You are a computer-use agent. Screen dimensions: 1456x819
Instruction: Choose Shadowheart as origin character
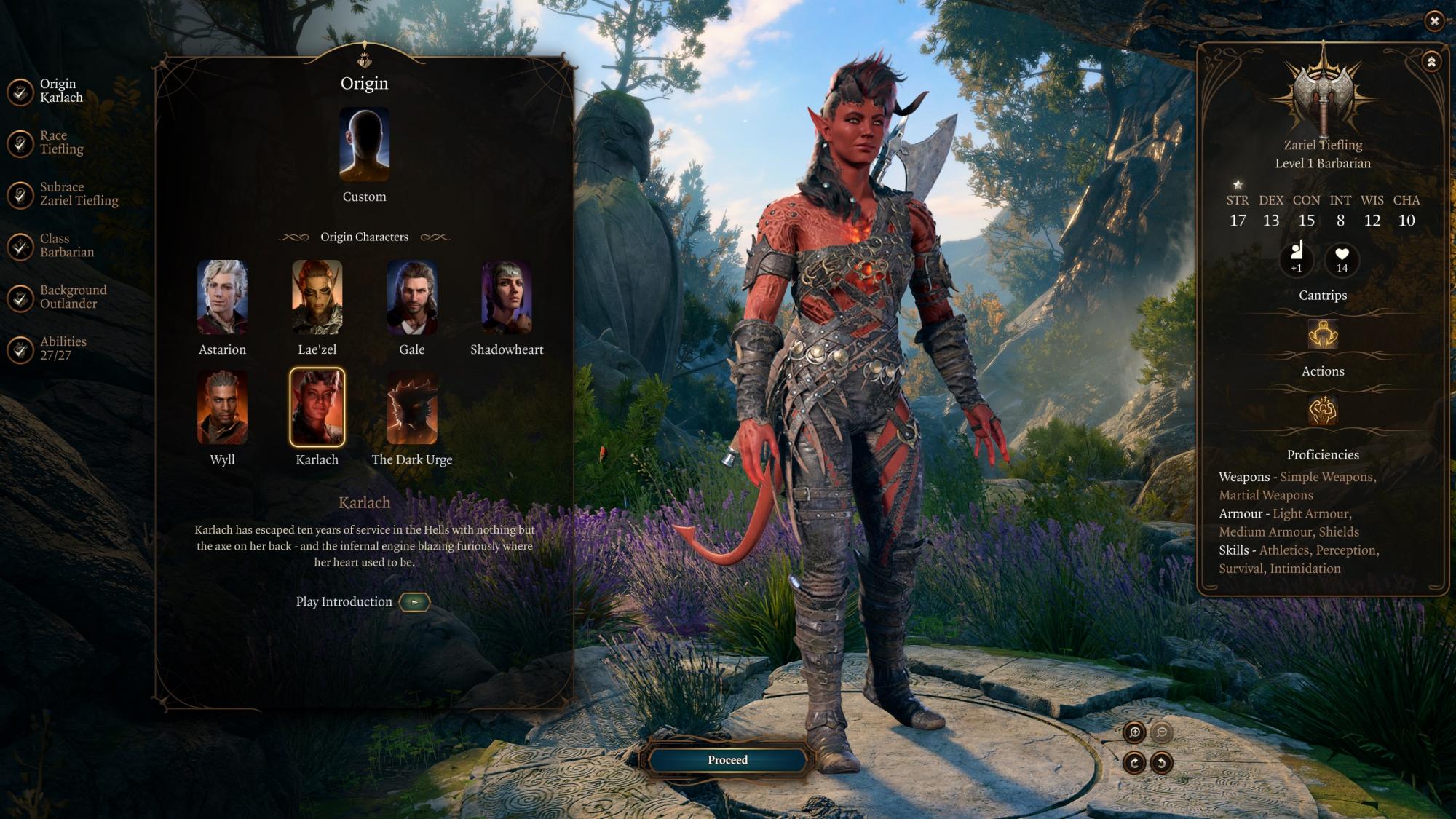[x=506, y=298]
